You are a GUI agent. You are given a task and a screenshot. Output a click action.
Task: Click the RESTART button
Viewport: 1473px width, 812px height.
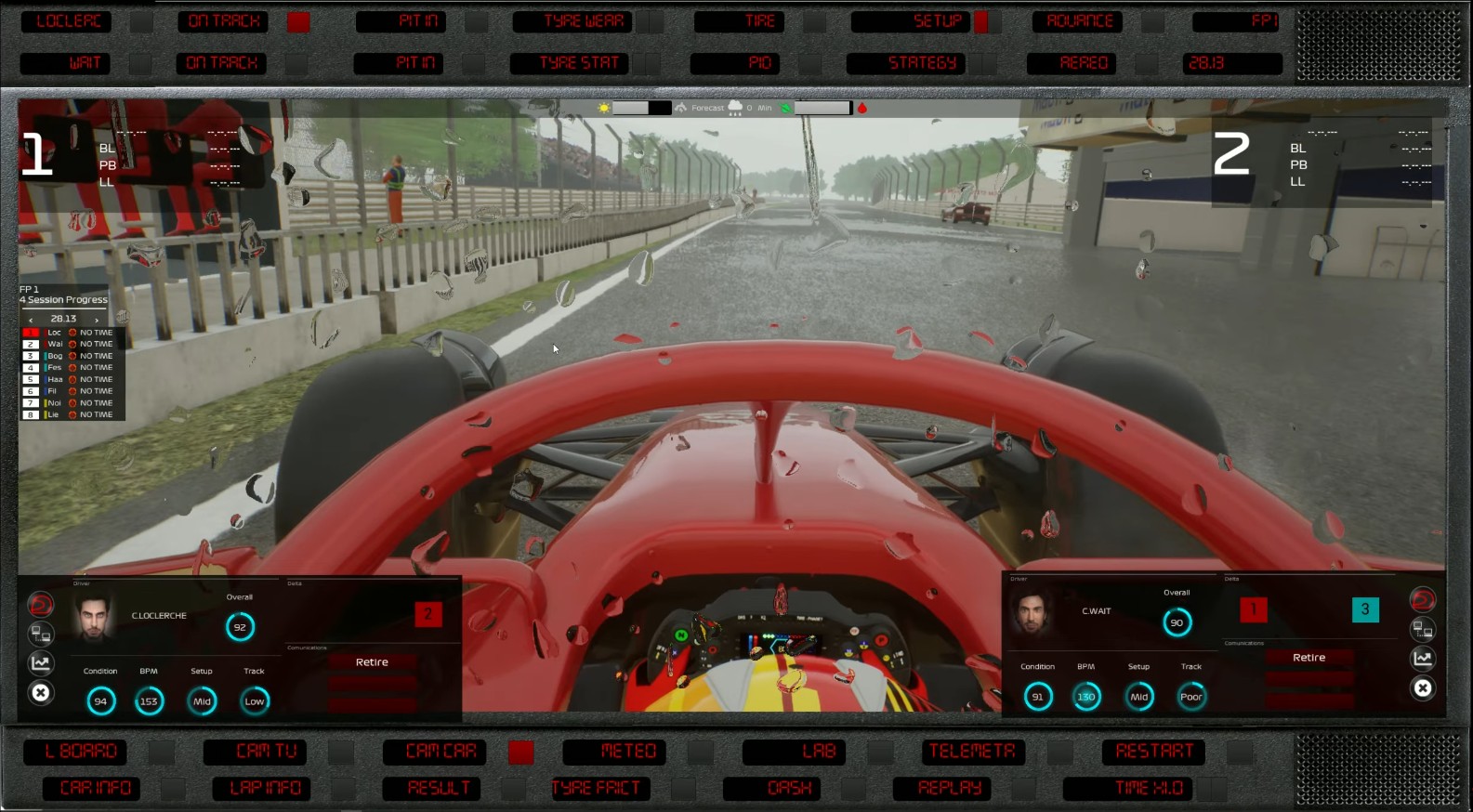tap(1153, 751)
